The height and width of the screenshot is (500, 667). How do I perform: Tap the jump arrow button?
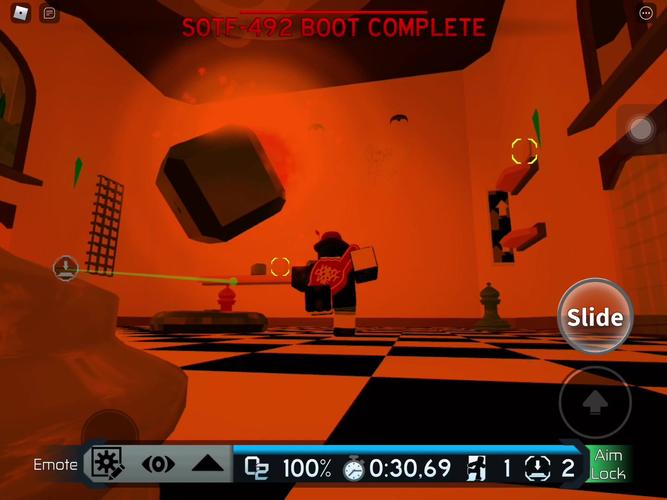click(x=595, y=402)
